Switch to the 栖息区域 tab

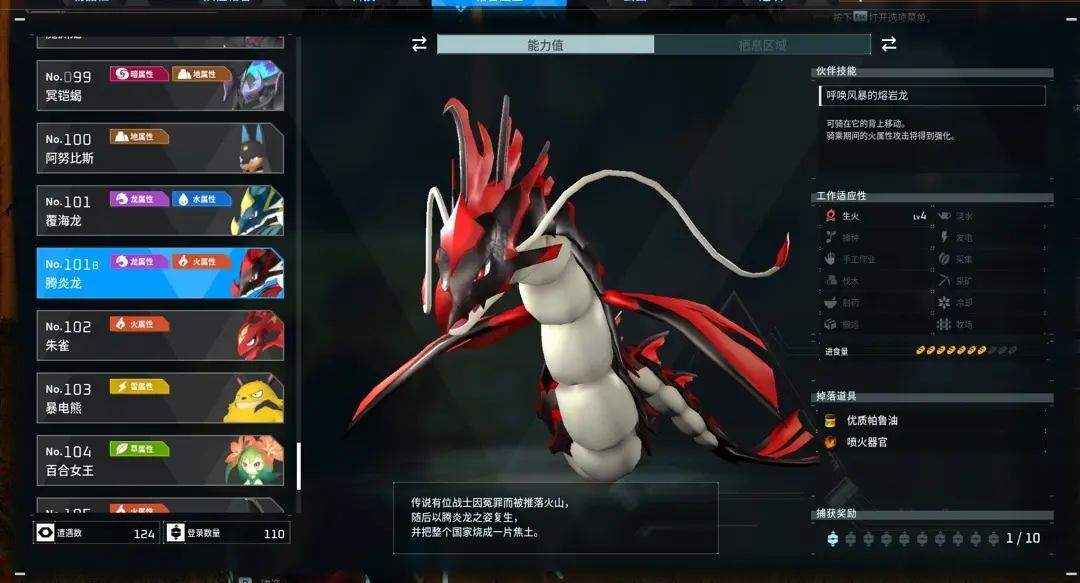point(762,45)
